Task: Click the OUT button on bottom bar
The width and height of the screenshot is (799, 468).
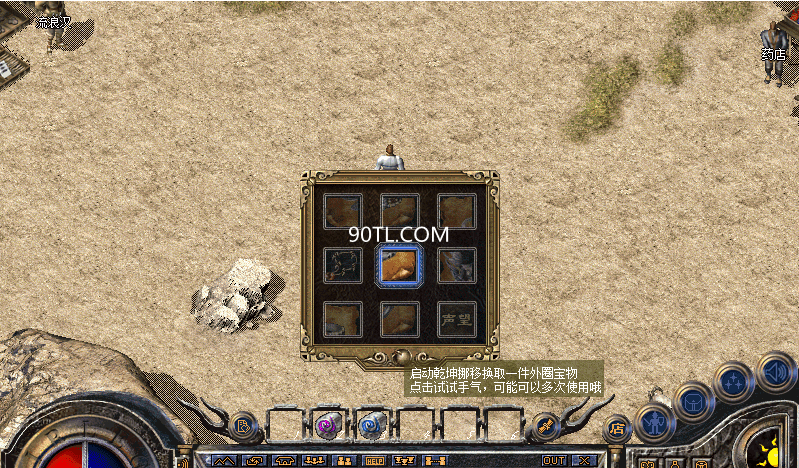Action: coord(553,460)
